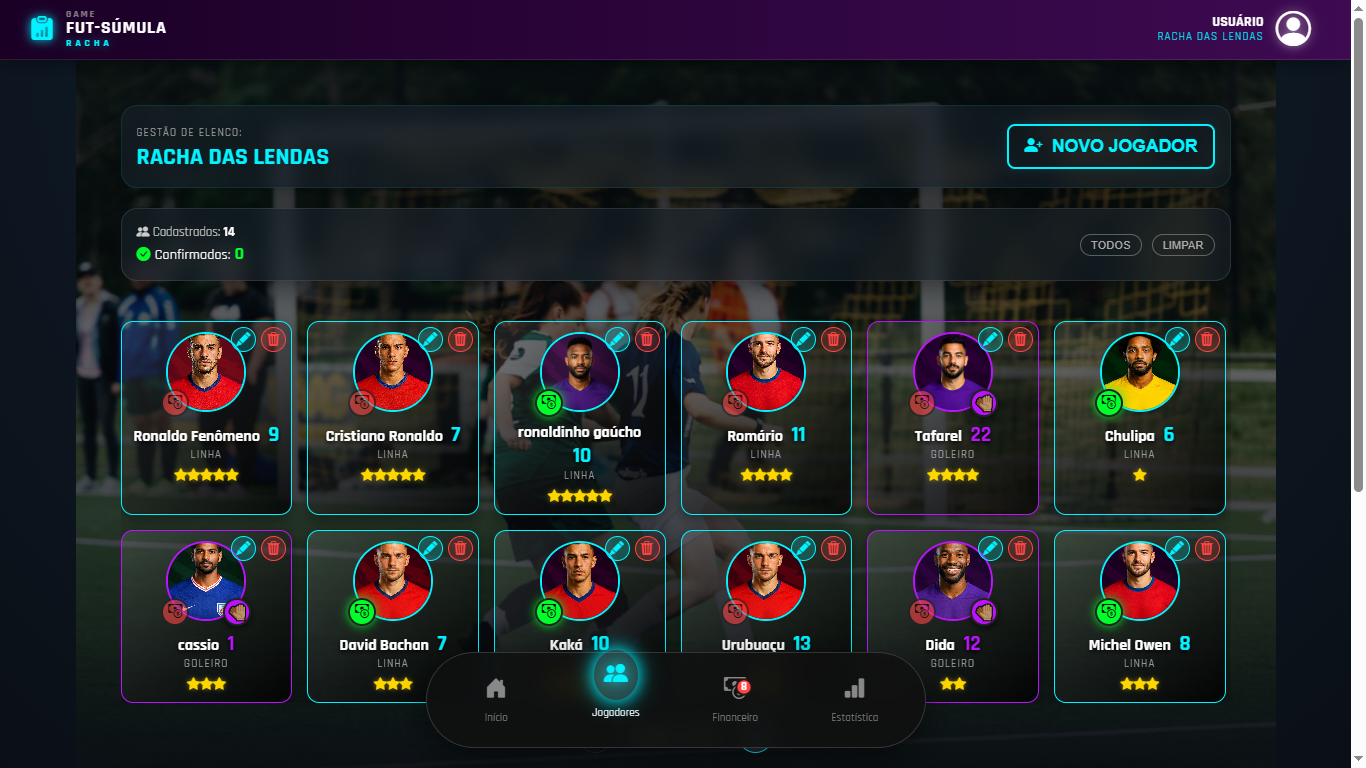Open the user profile avatar
Image resolution: width=1366 pixels, height=768 pixels.
pos(1294,29)
